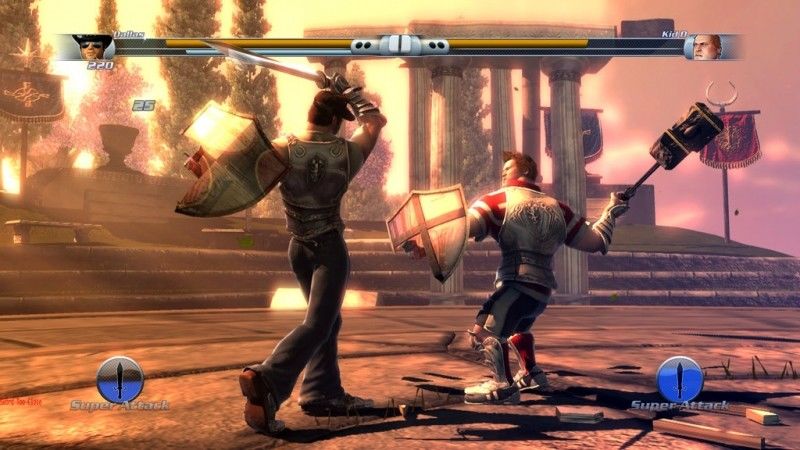The image size is (800, 450).
Task: Activate Kid D's Super Attack sword icon
Action: tap(680, 379)
